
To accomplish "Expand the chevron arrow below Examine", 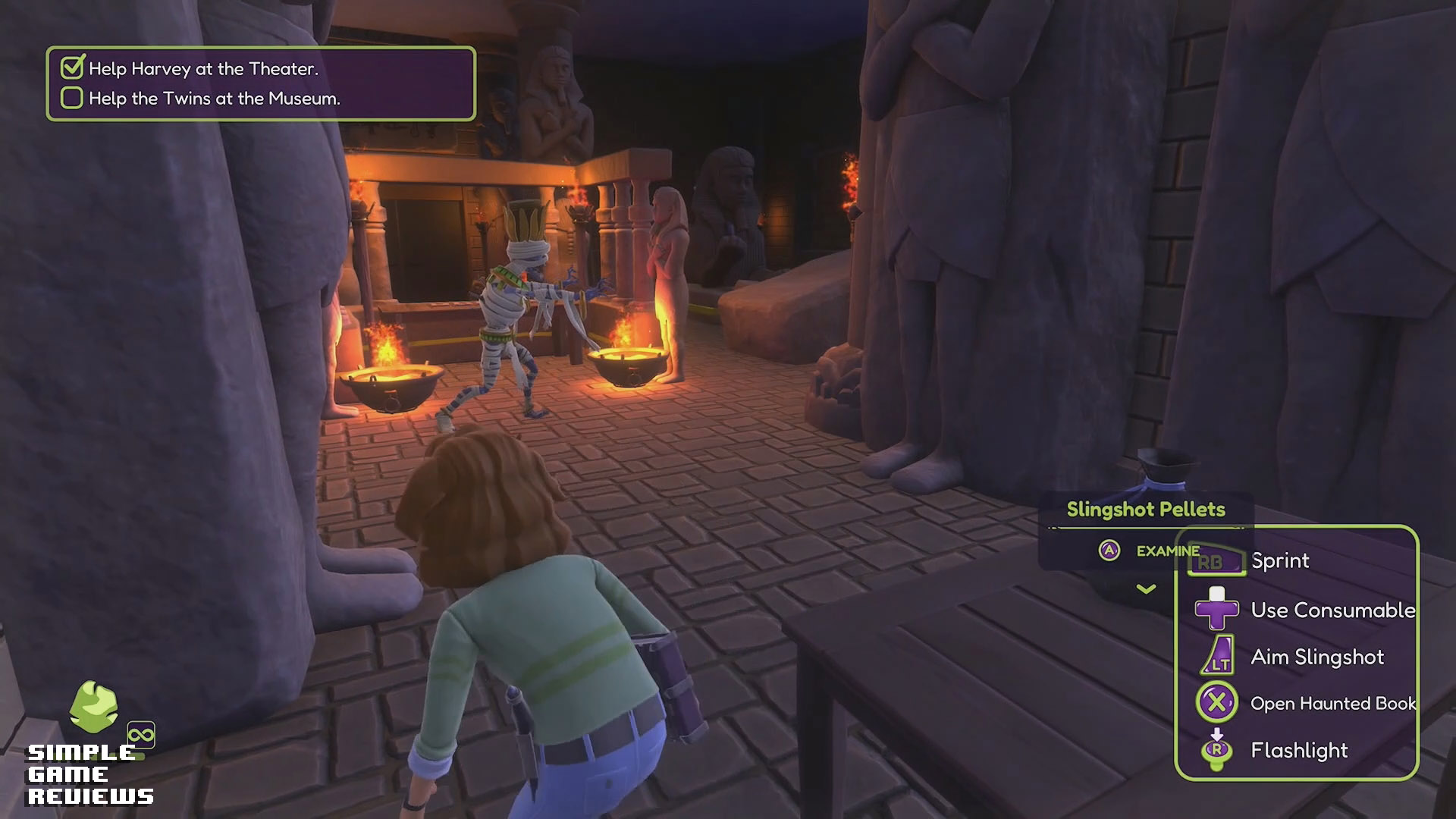I will pyautogui.click(x=1146, y=588).
